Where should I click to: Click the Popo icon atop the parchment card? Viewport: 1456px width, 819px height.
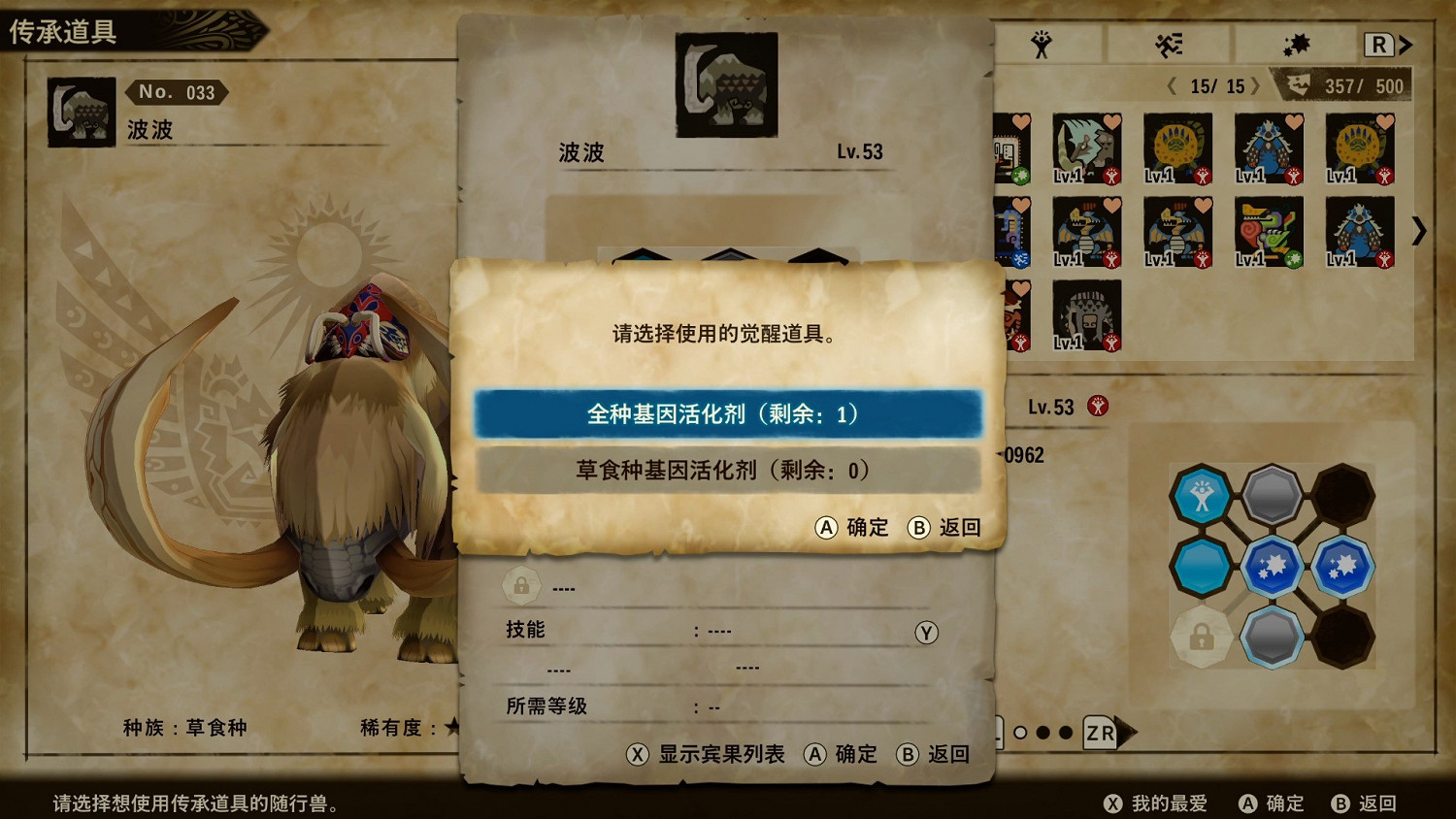pyautogui.click(x=726, y=85)
